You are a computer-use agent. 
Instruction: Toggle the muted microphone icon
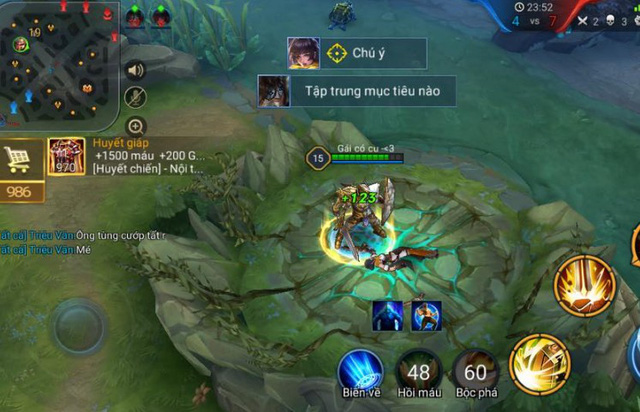click(x=136, y=97)
